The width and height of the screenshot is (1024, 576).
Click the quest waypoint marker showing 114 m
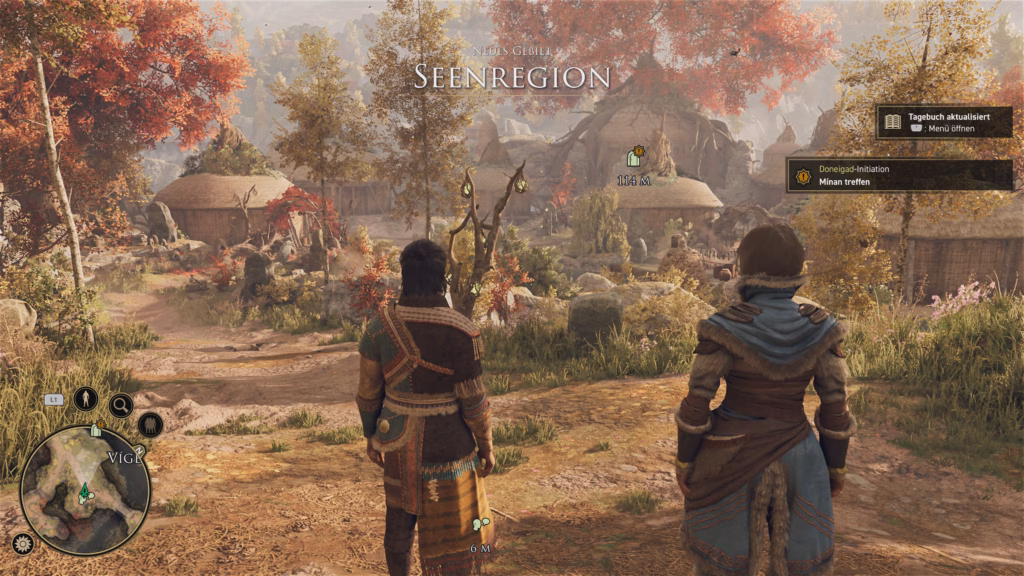(633, 158)
